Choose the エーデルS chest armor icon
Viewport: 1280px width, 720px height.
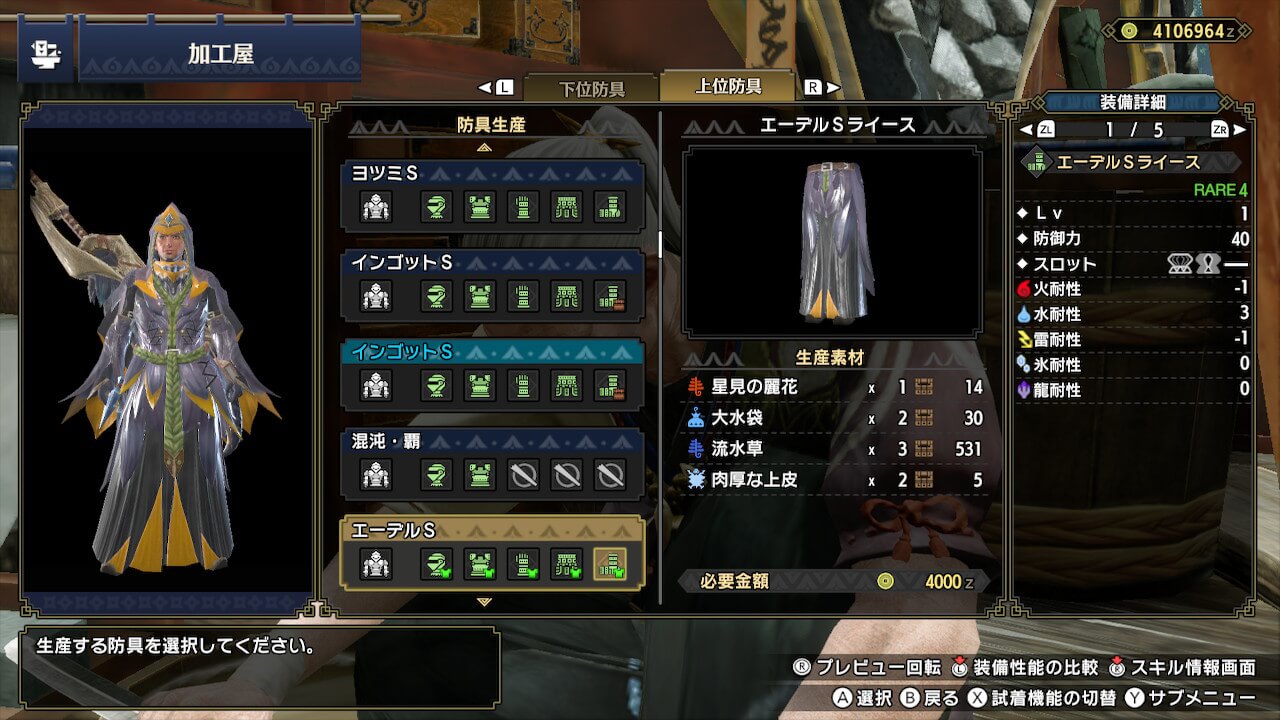(479, 565)
